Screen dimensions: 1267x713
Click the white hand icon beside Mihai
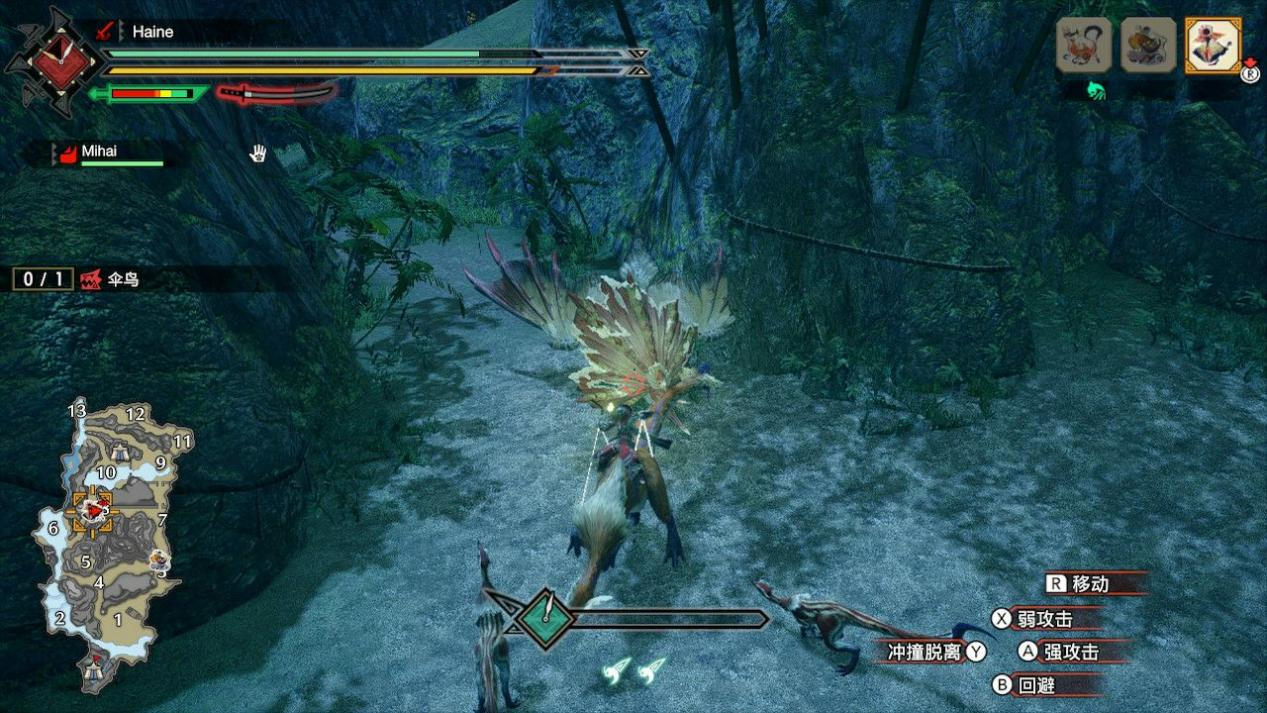click(258, 153)
